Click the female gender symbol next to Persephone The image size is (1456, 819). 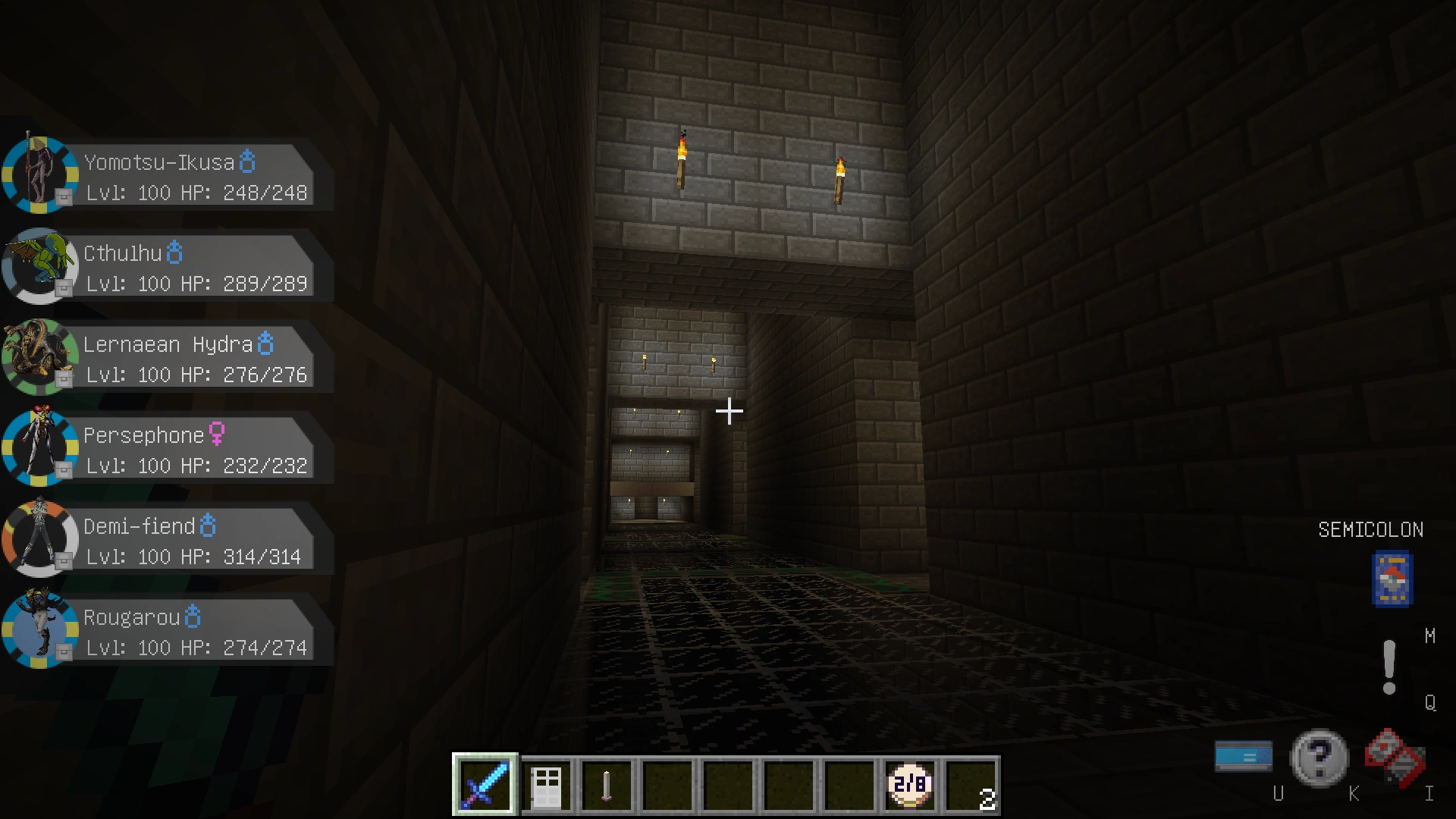point(218,435)
